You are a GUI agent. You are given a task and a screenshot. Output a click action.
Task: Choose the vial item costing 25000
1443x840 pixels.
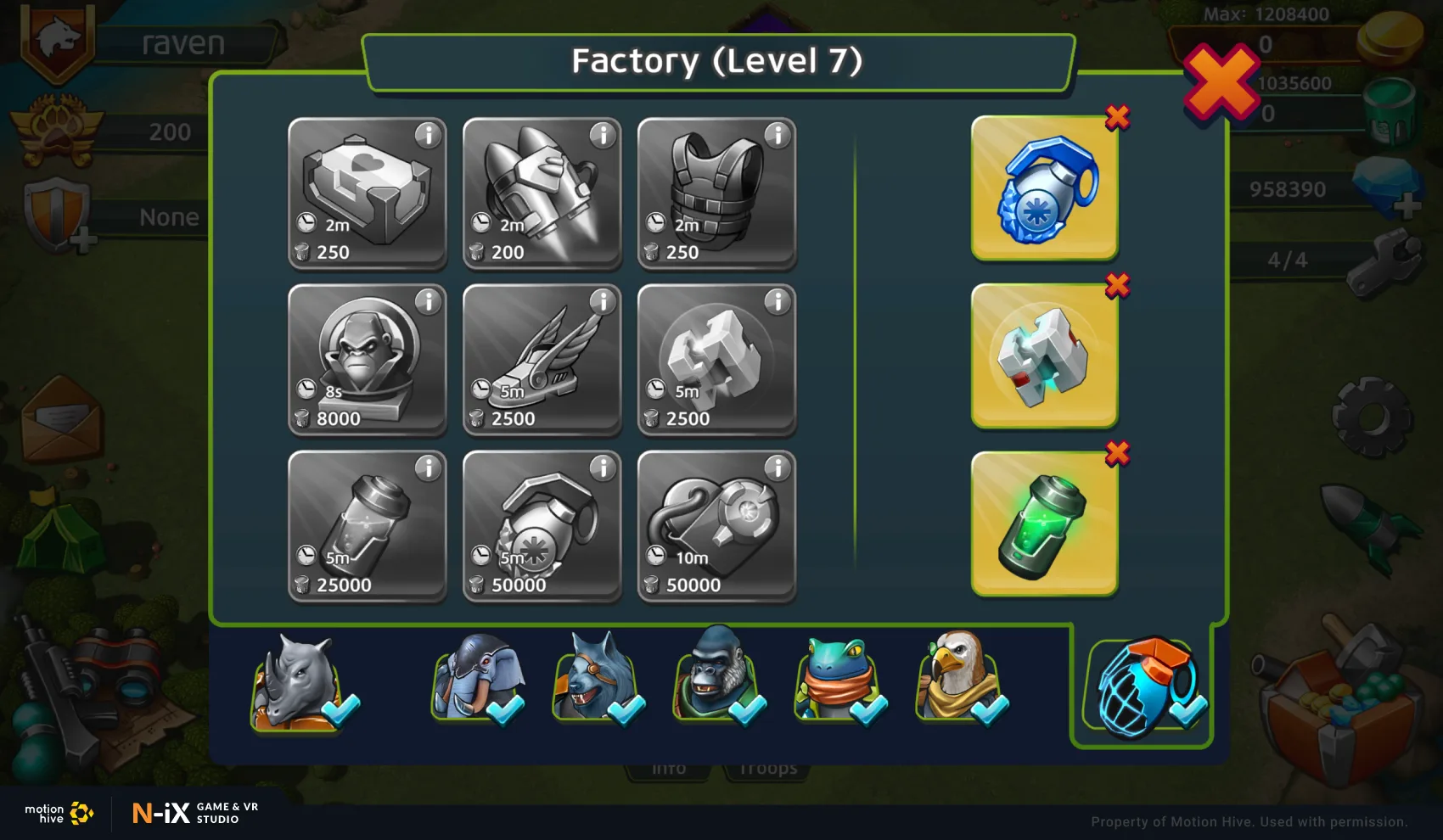point(367,526)
